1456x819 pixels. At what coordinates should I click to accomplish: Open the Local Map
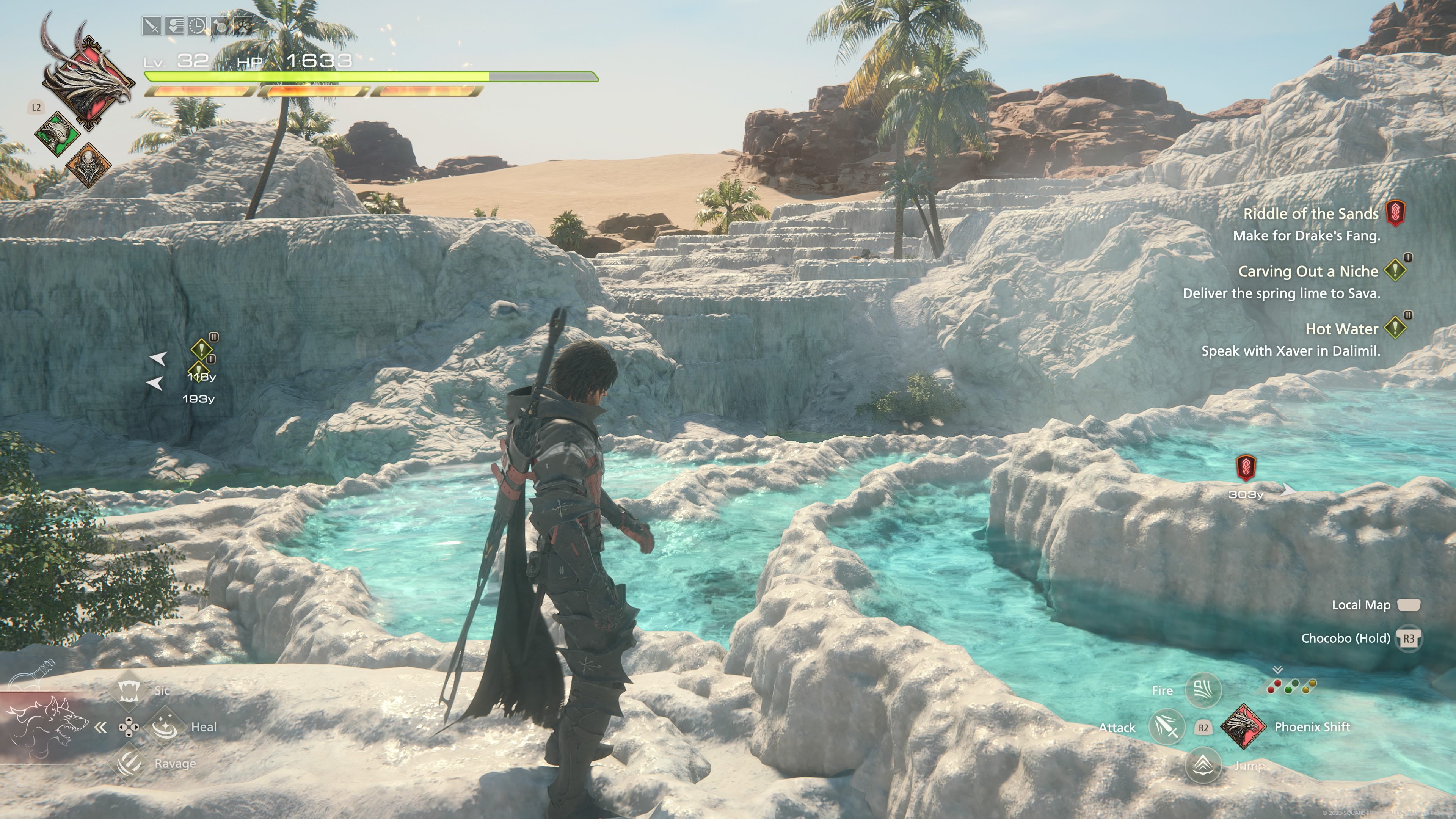[x=1409, y=605]
